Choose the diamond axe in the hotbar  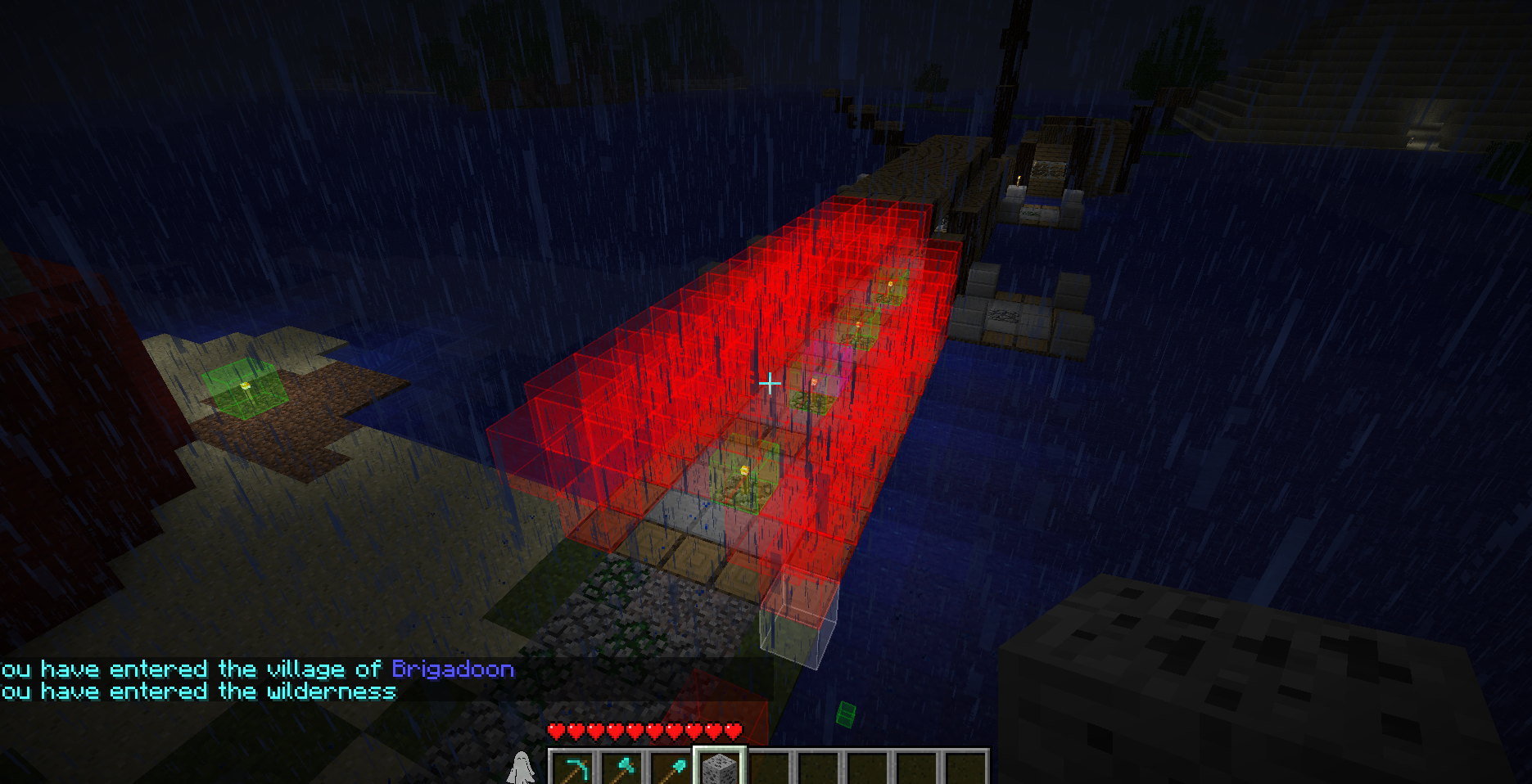pyautogui.click(x=622, y=769)
